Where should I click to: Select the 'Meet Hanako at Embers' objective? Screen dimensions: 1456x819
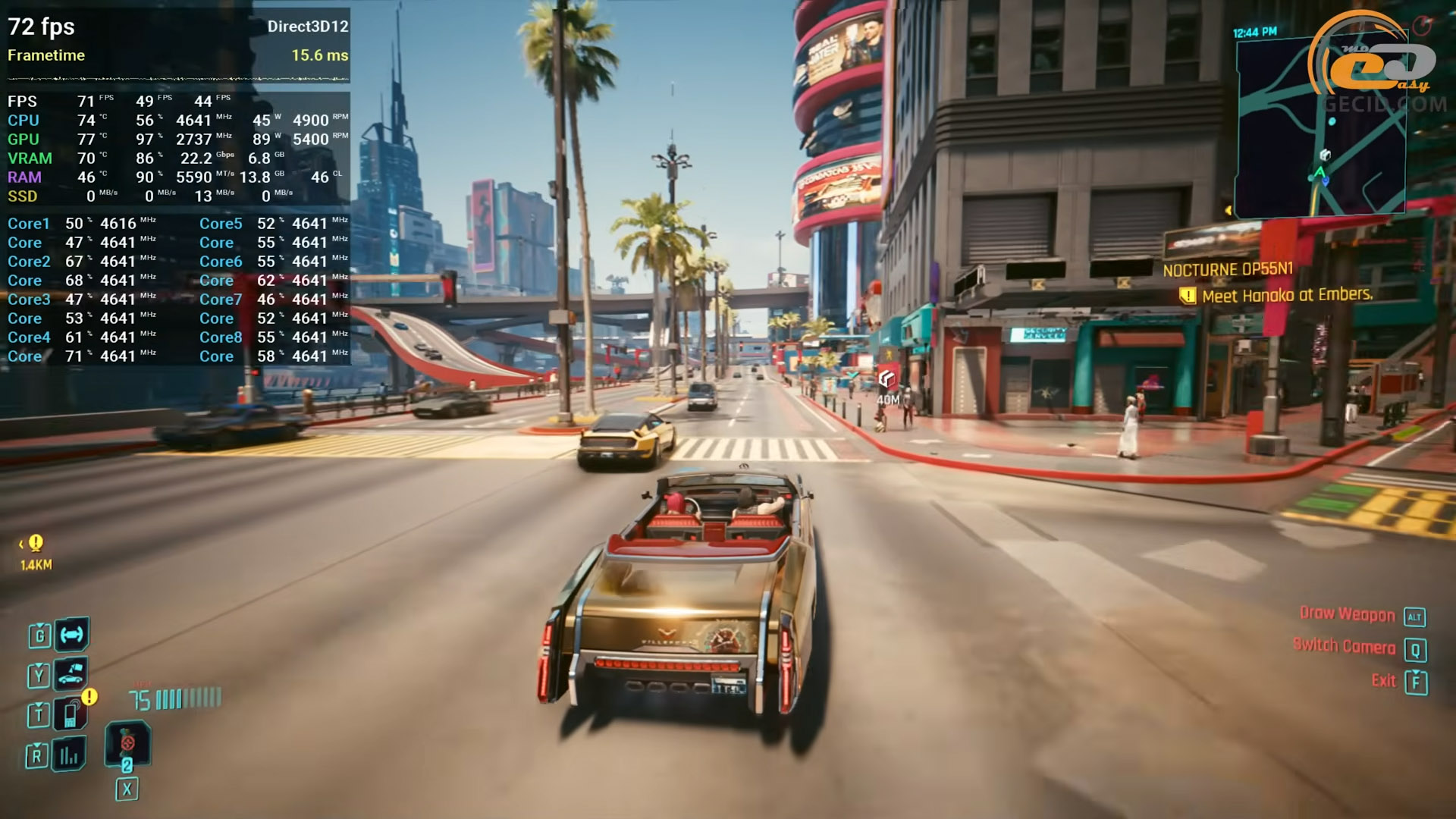1286,295
